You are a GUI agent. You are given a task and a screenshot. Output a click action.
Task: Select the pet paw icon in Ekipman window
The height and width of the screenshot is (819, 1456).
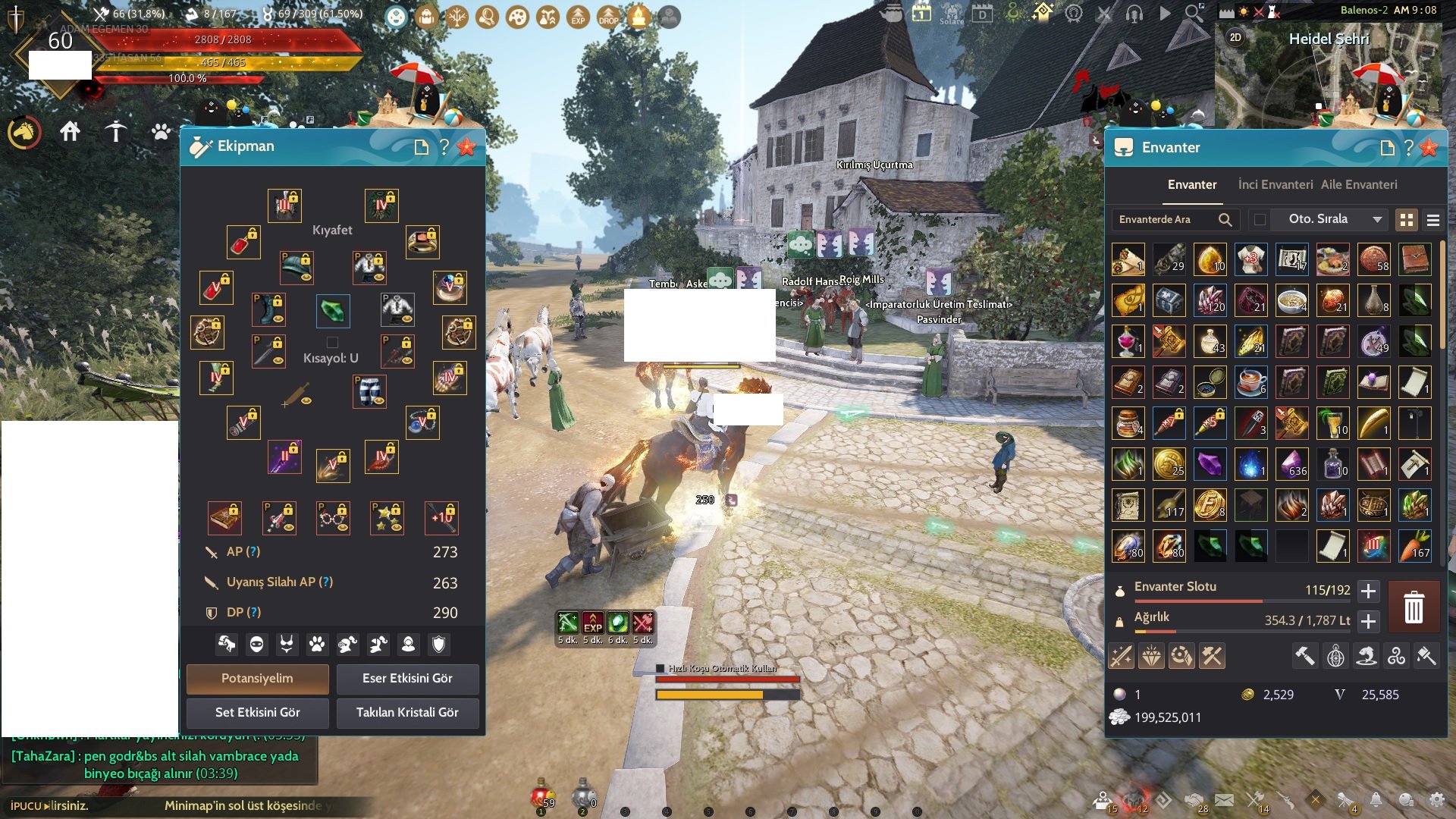click(x=318, y=645)
